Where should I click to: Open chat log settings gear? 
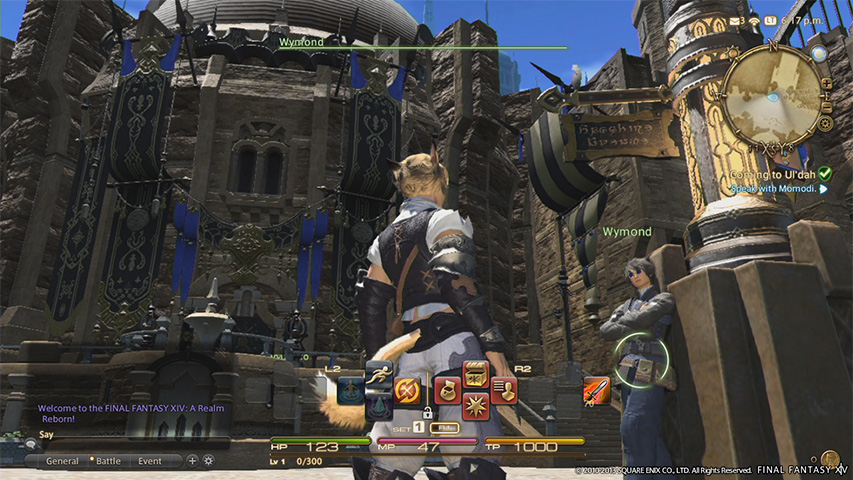(208, 461)
